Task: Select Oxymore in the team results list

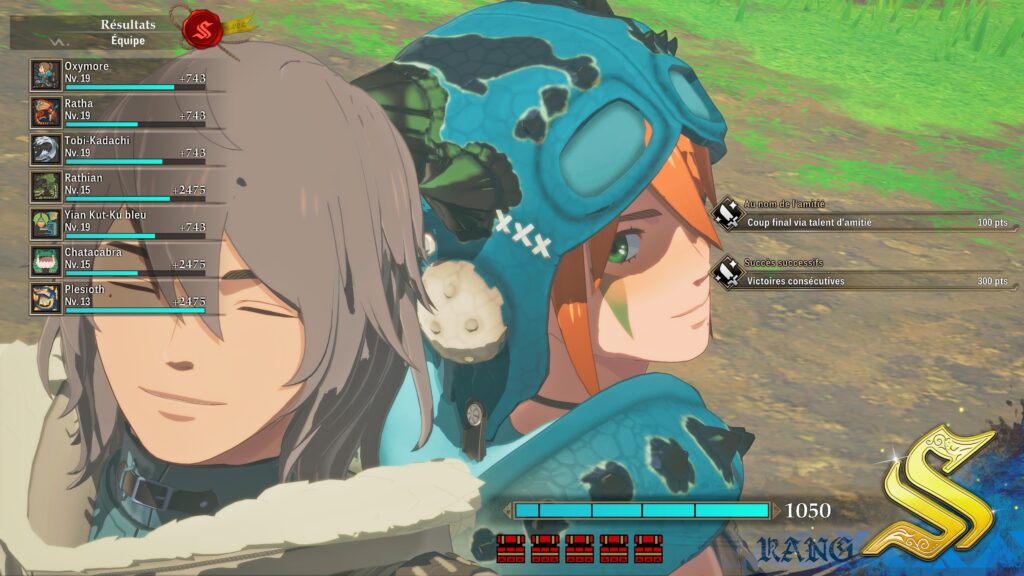Action: tap(120, 75)
